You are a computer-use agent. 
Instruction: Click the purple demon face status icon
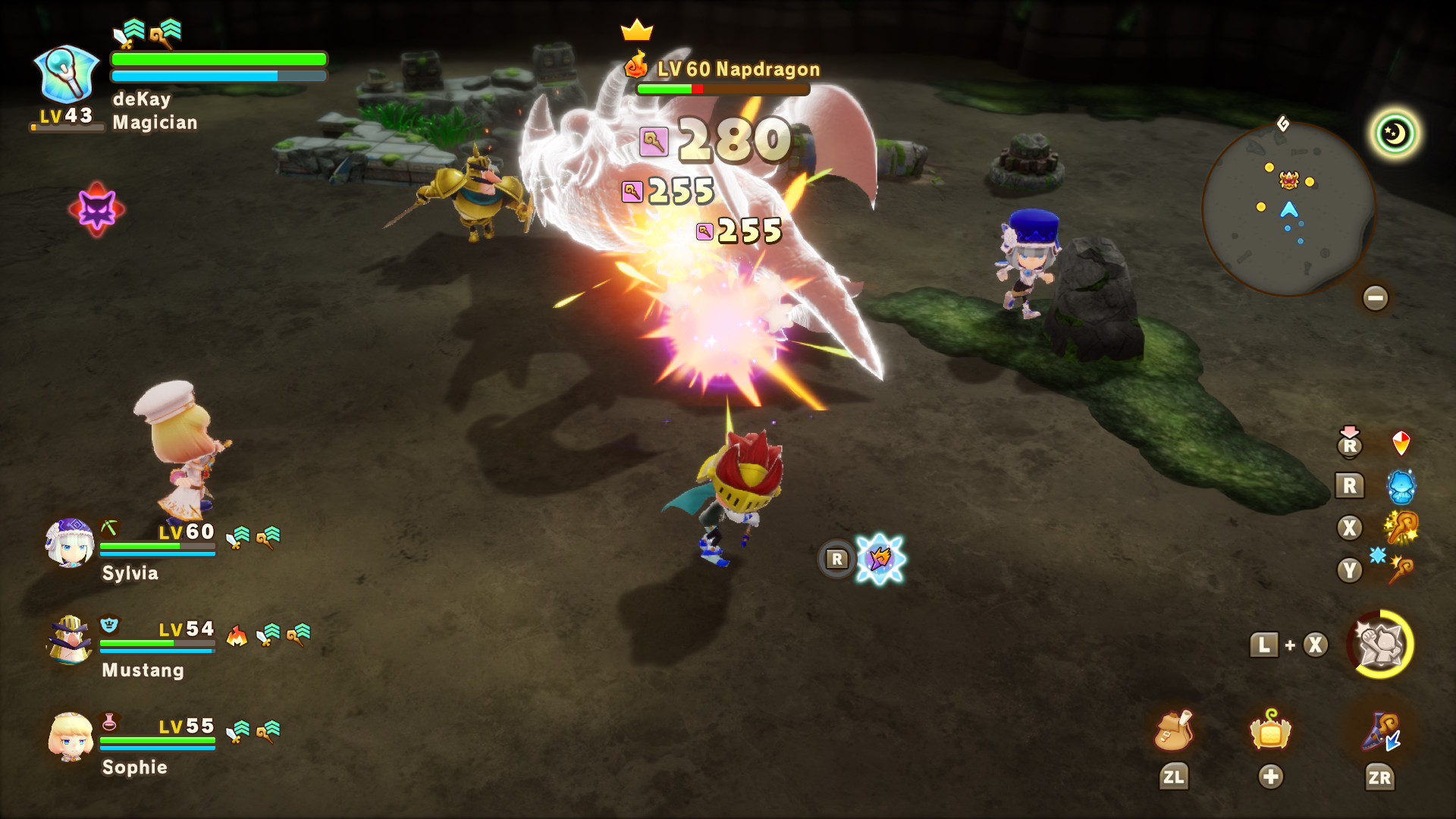click(x=97, y=209)
